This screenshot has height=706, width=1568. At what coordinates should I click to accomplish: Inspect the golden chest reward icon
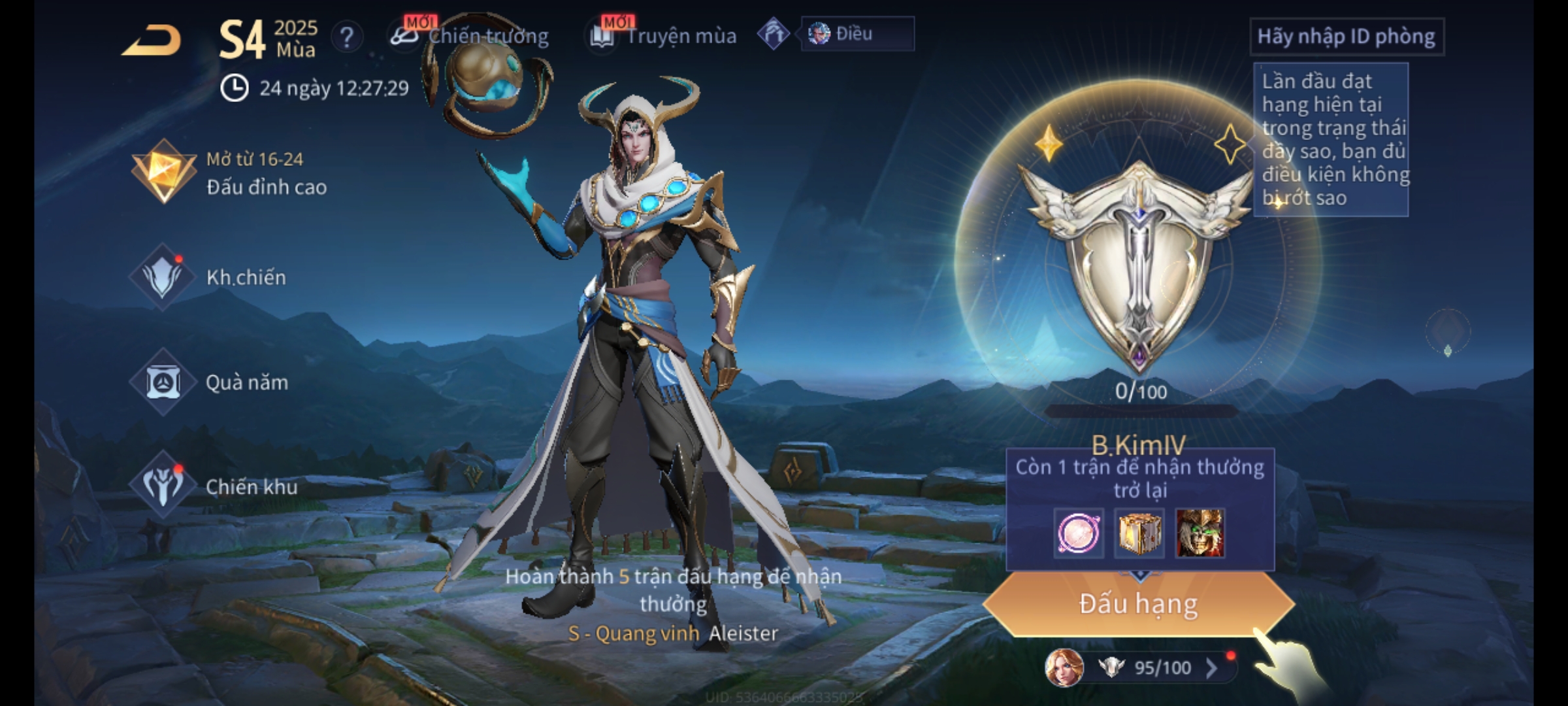click(1139, 533)
